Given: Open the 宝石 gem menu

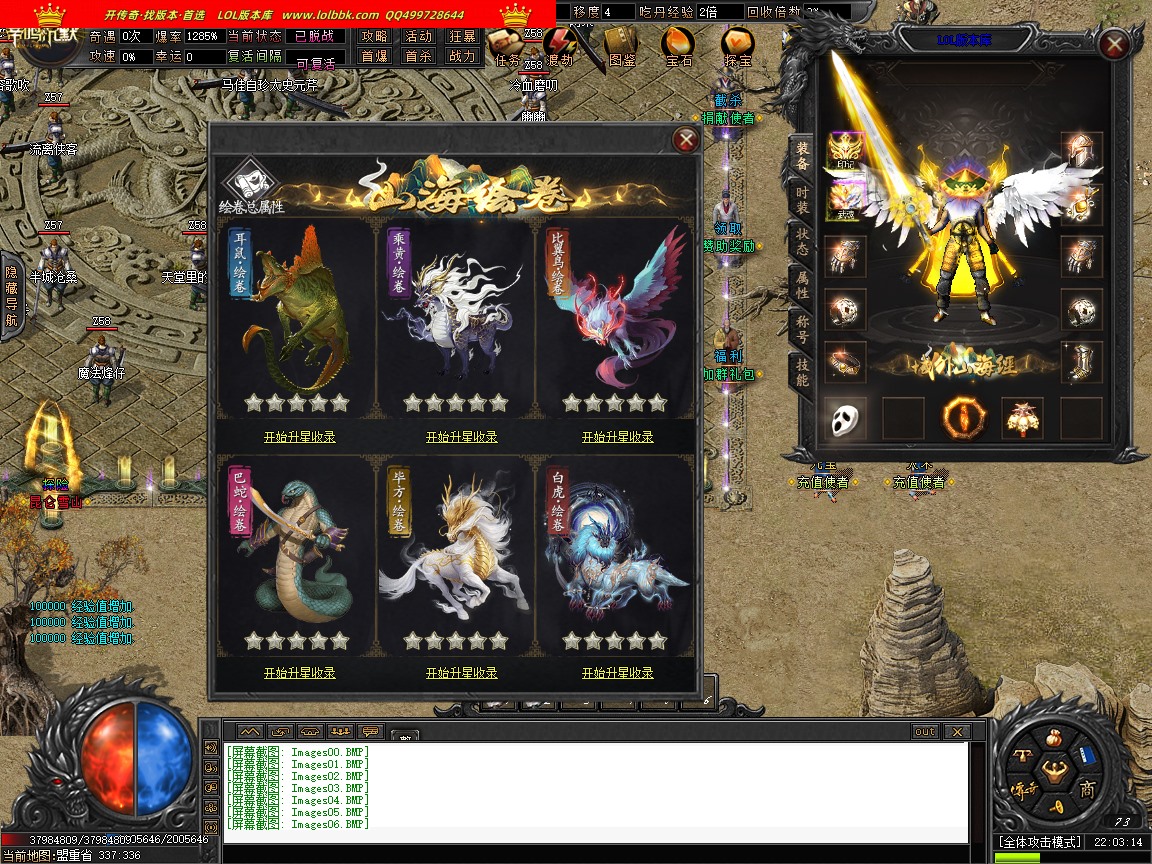Looking at the screenshot, I should [678, 46].
